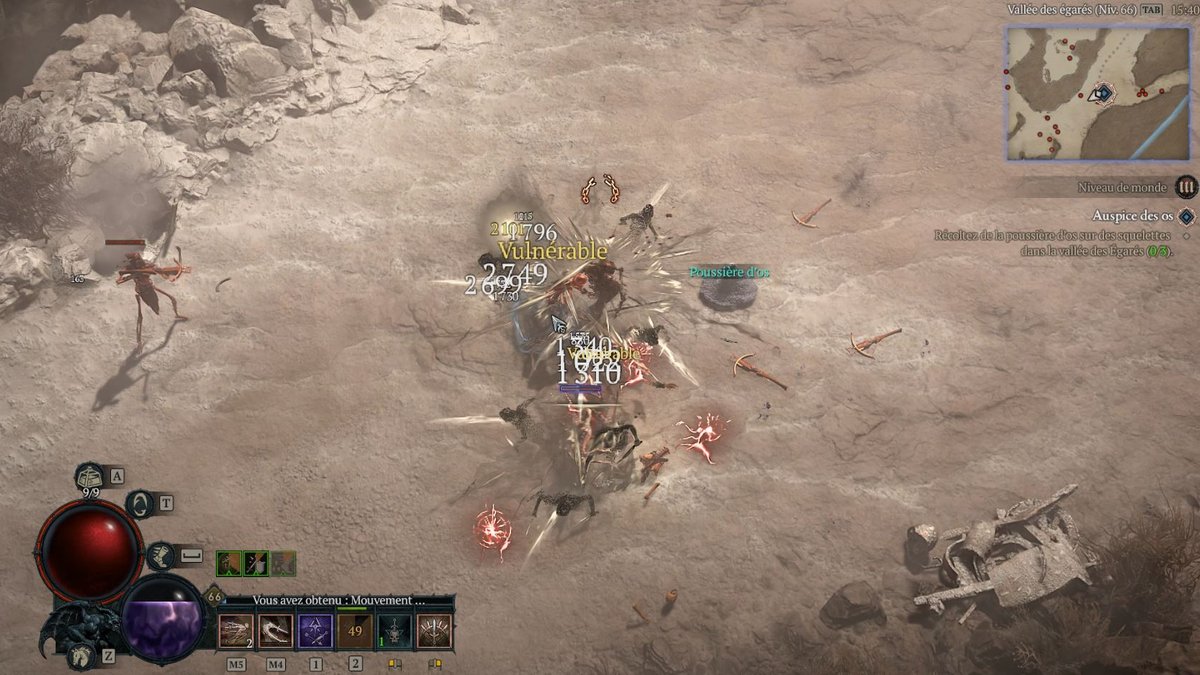The image size is (1200, 675).
Task: Activate the town portal icon
Action: (x=140, y=503)
